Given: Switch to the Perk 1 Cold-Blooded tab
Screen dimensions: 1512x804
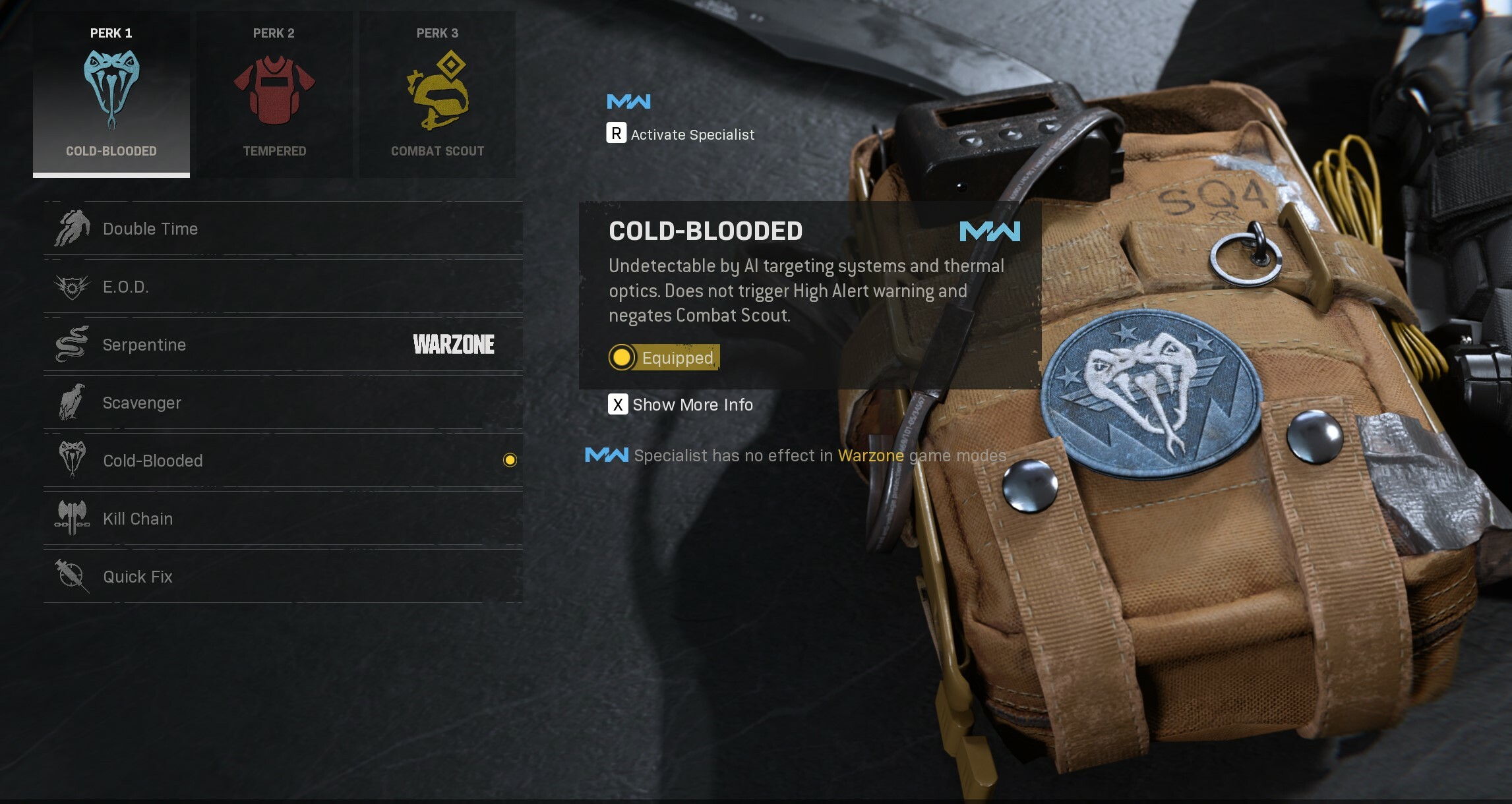Looking at the screenshot, I should 111,94.
